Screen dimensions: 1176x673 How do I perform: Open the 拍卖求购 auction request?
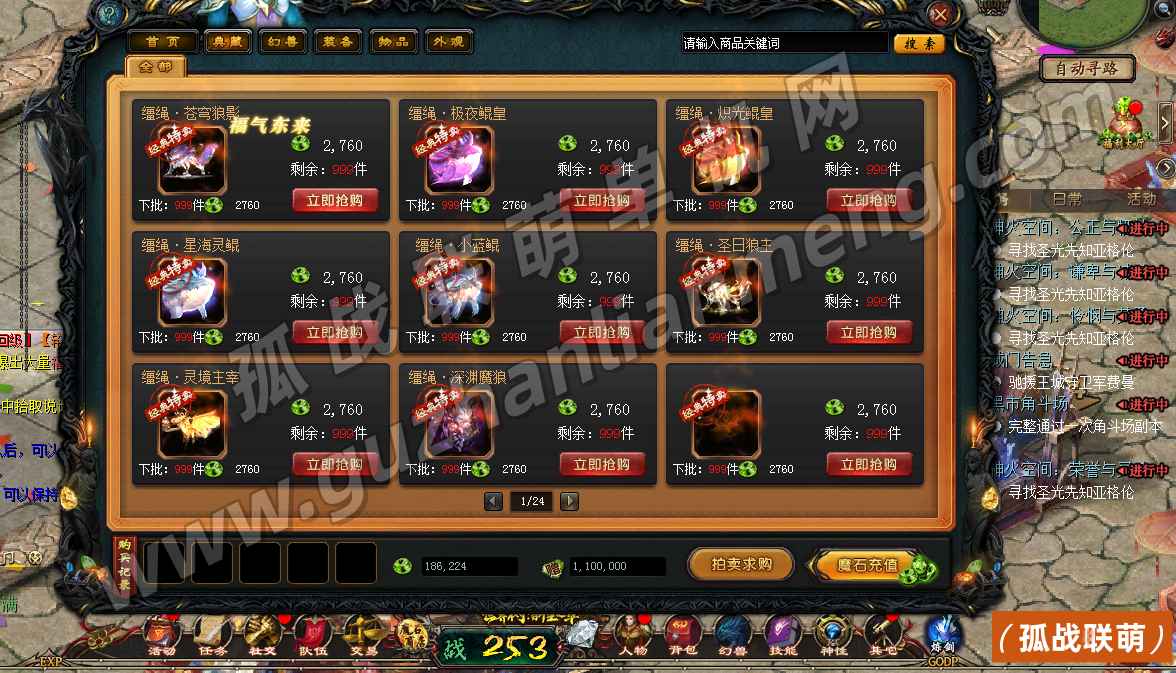click(x=740, y=564)
